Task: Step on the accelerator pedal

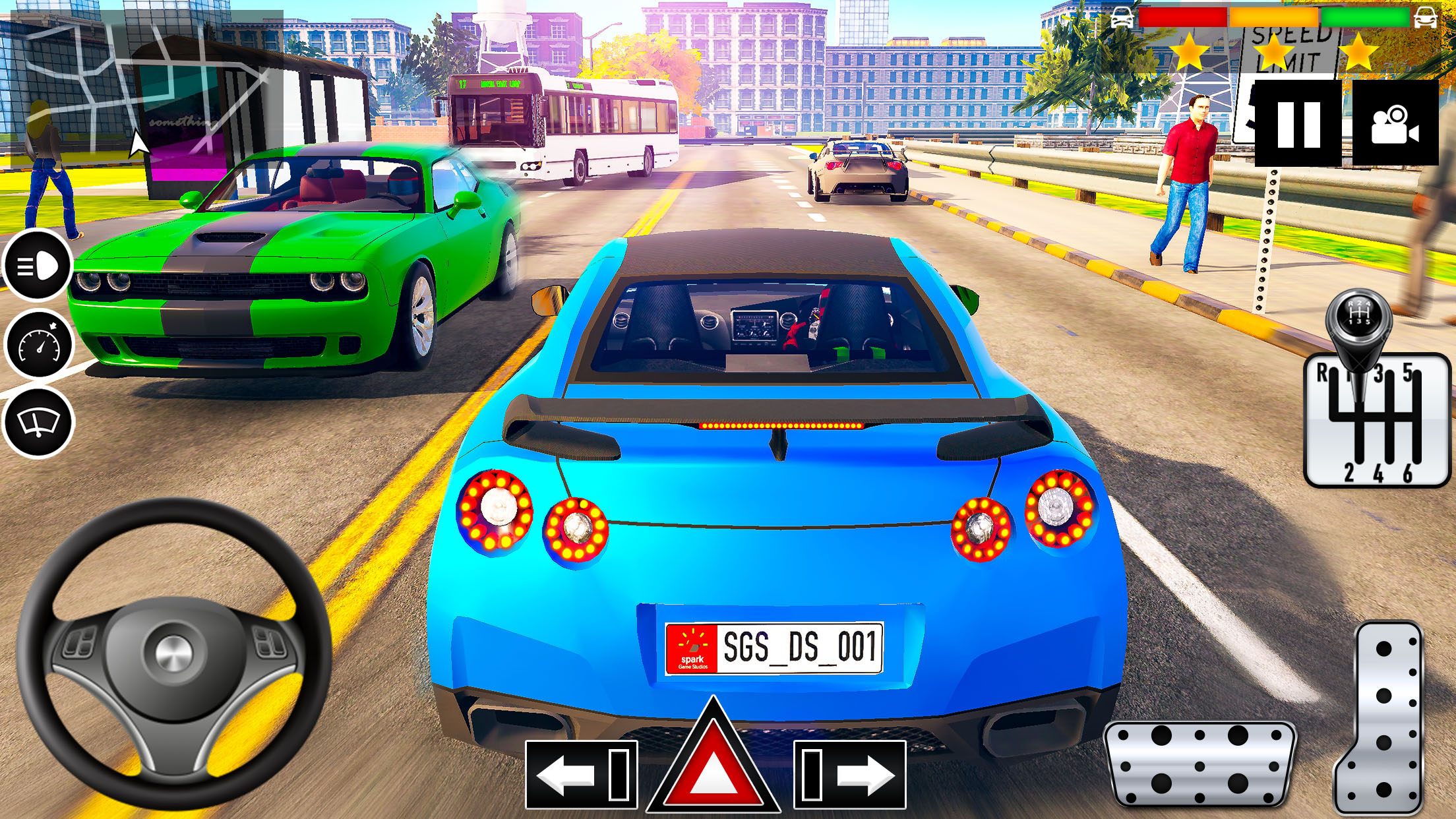Action: click(x=1383, y=719)
